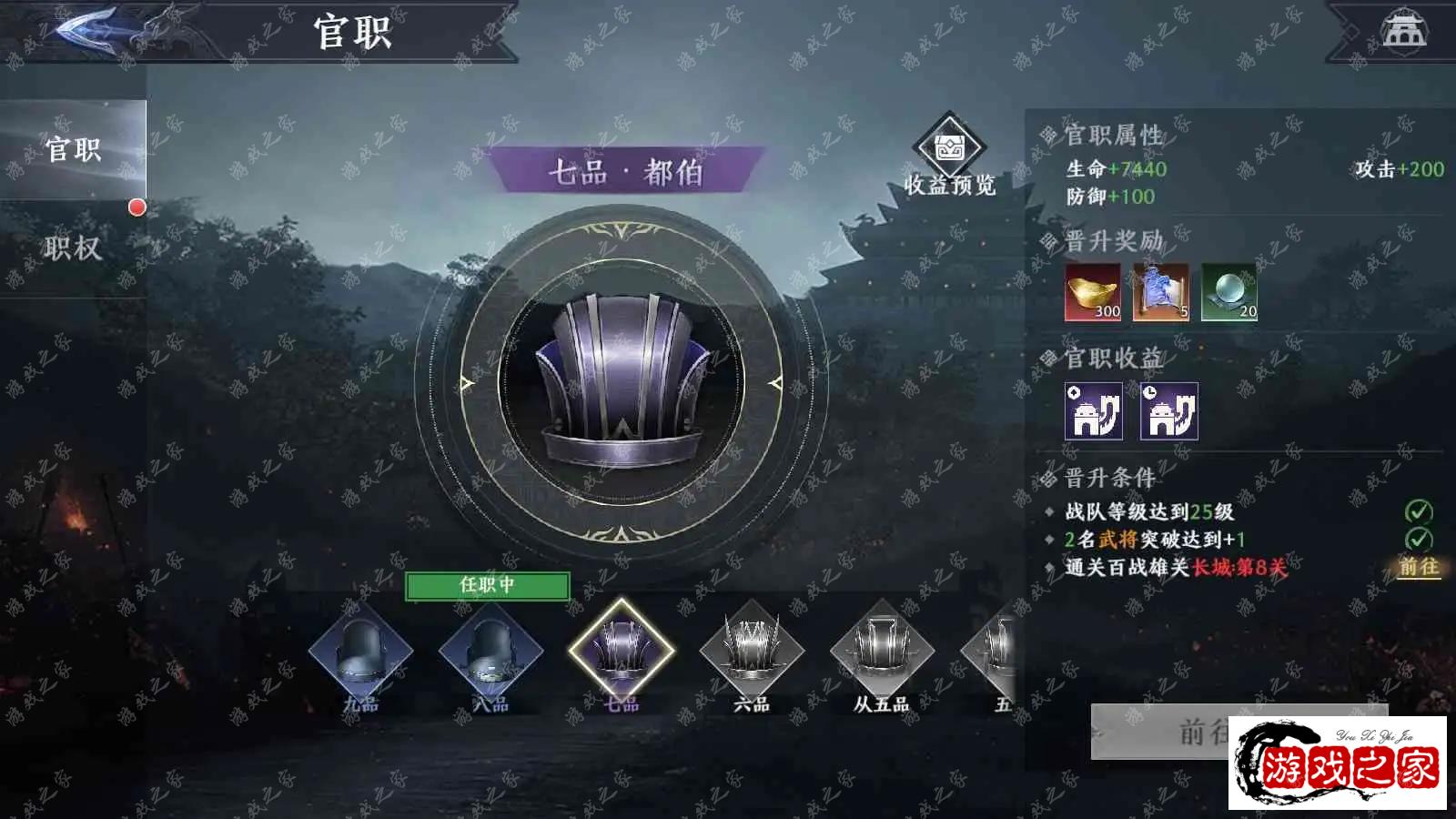Viewport: 1456px width, 819px height.
Task: Show the next rank with right arrow
Action: pyautogui.click(x=775, y=383)
